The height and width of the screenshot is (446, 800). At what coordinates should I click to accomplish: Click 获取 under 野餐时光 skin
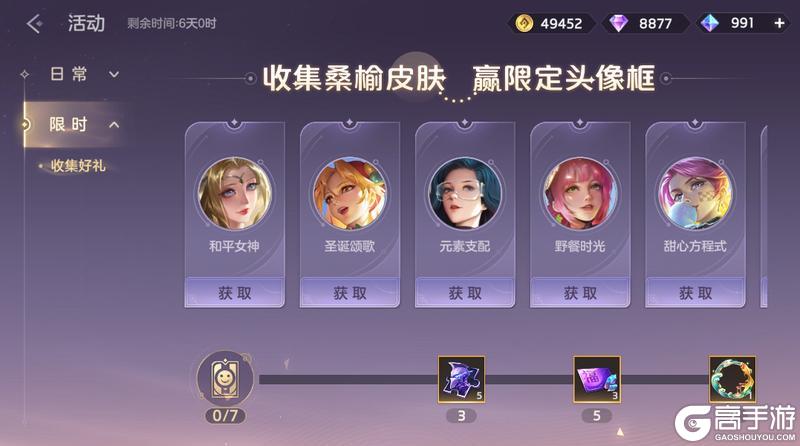click(x=579, y=293)
